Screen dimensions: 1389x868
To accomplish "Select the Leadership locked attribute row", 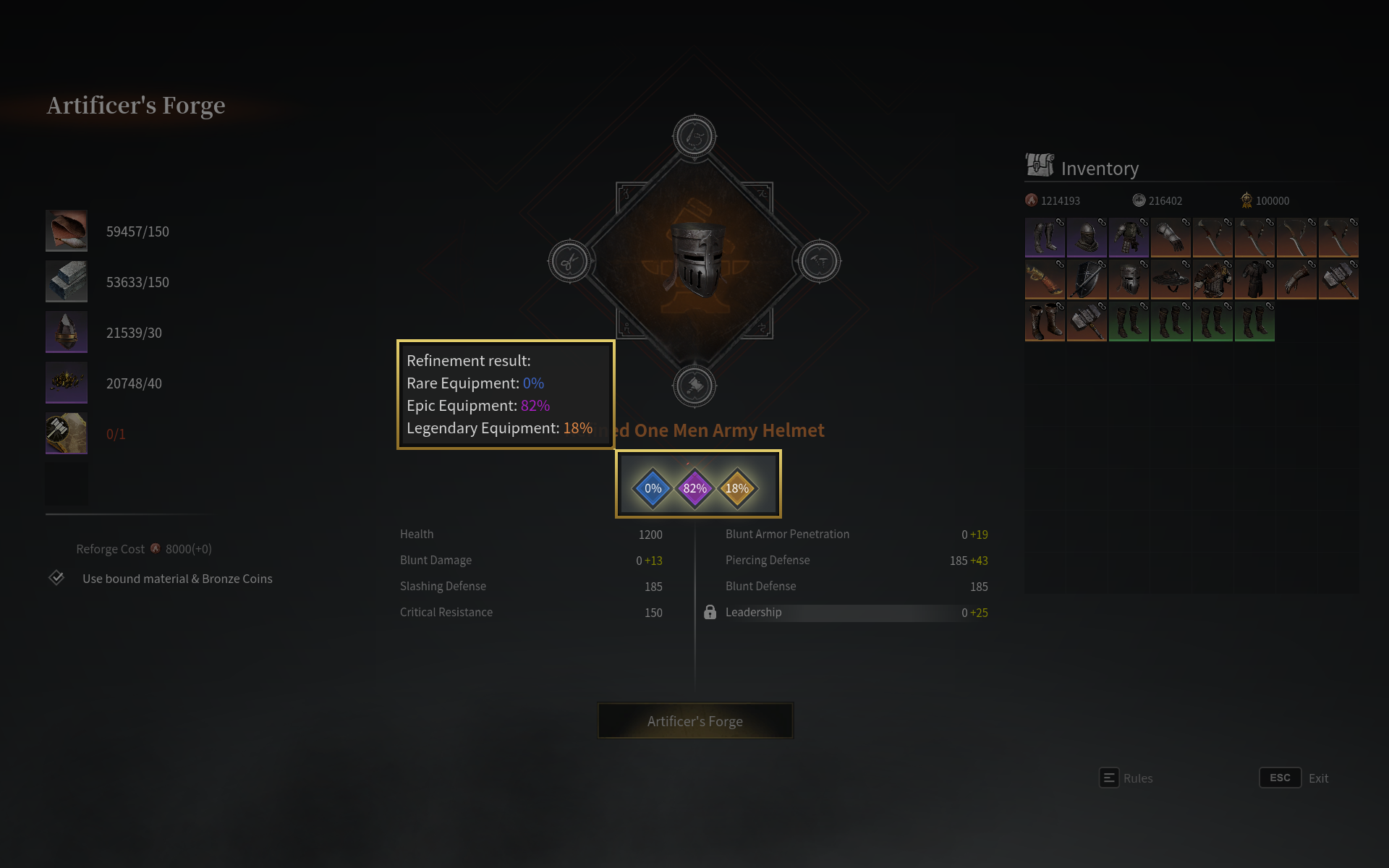I will 845,613.
